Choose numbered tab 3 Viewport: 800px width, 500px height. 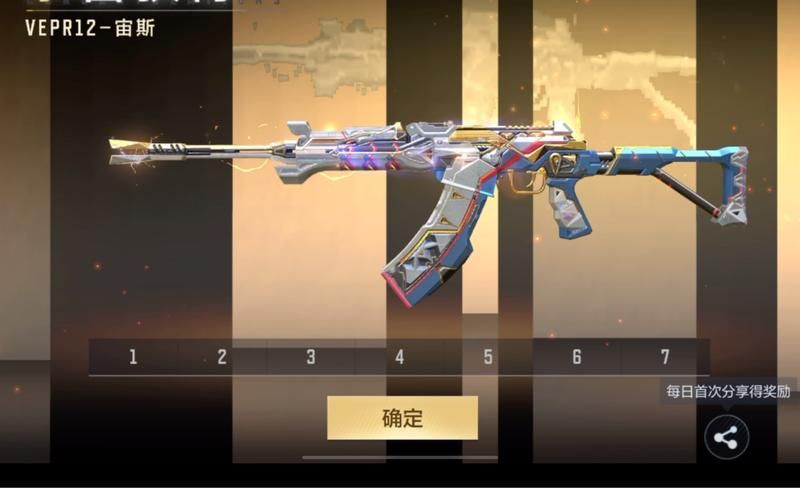[311, 357]
